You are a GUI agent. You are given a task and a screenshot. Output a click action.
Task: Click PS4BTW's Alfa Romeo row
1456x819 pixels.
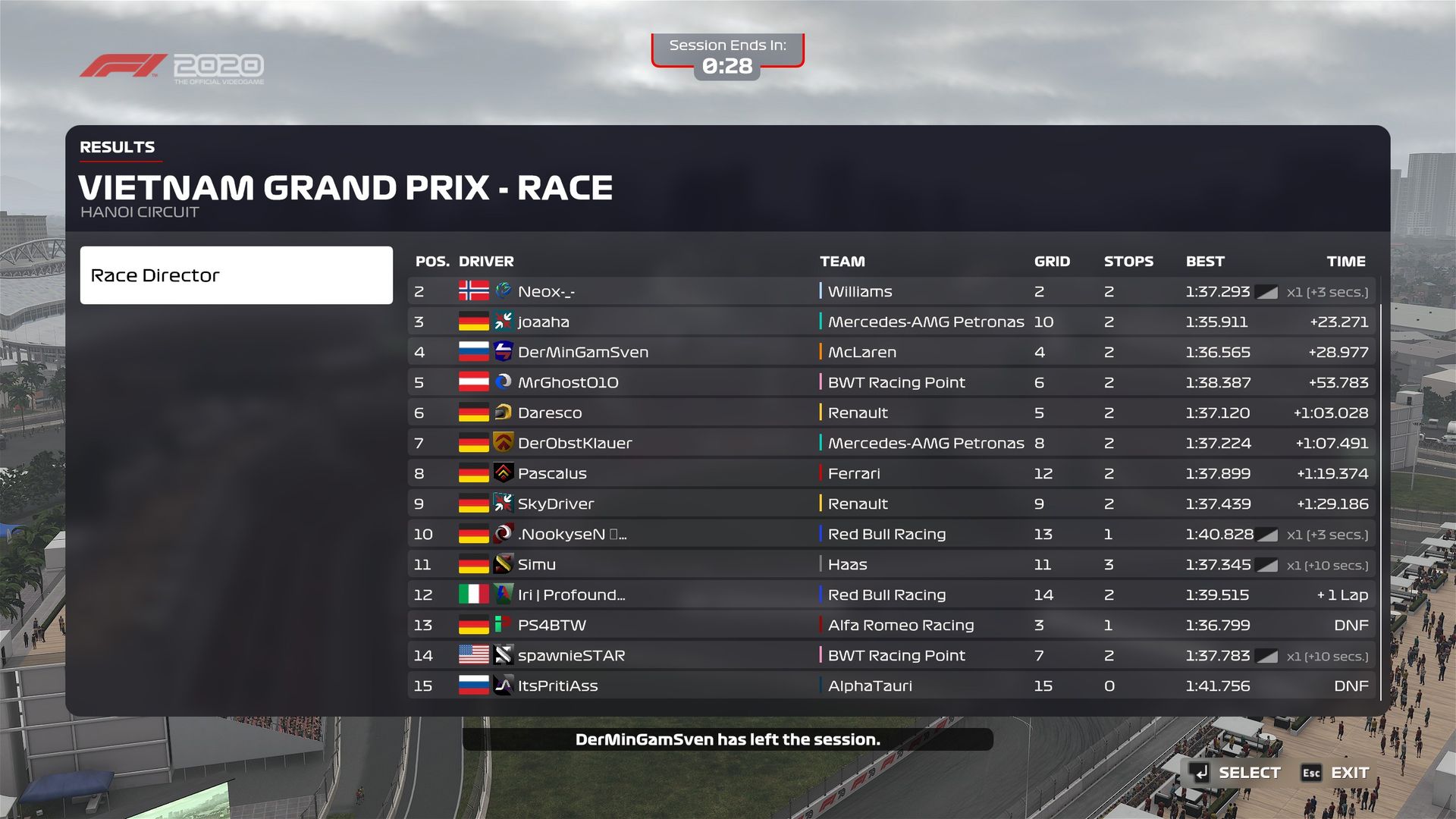[891, 625]
